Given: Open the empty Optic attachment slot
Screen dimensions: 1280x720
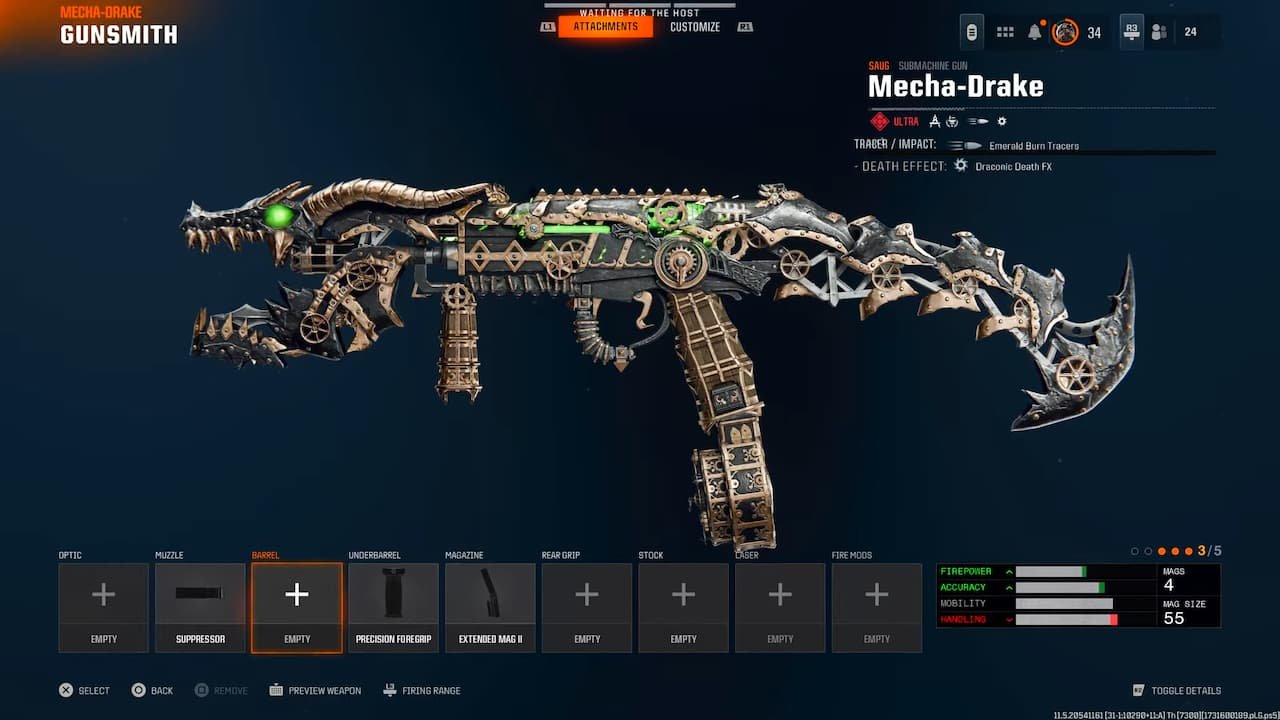Looking at the screenshot, I should point(103,605).
